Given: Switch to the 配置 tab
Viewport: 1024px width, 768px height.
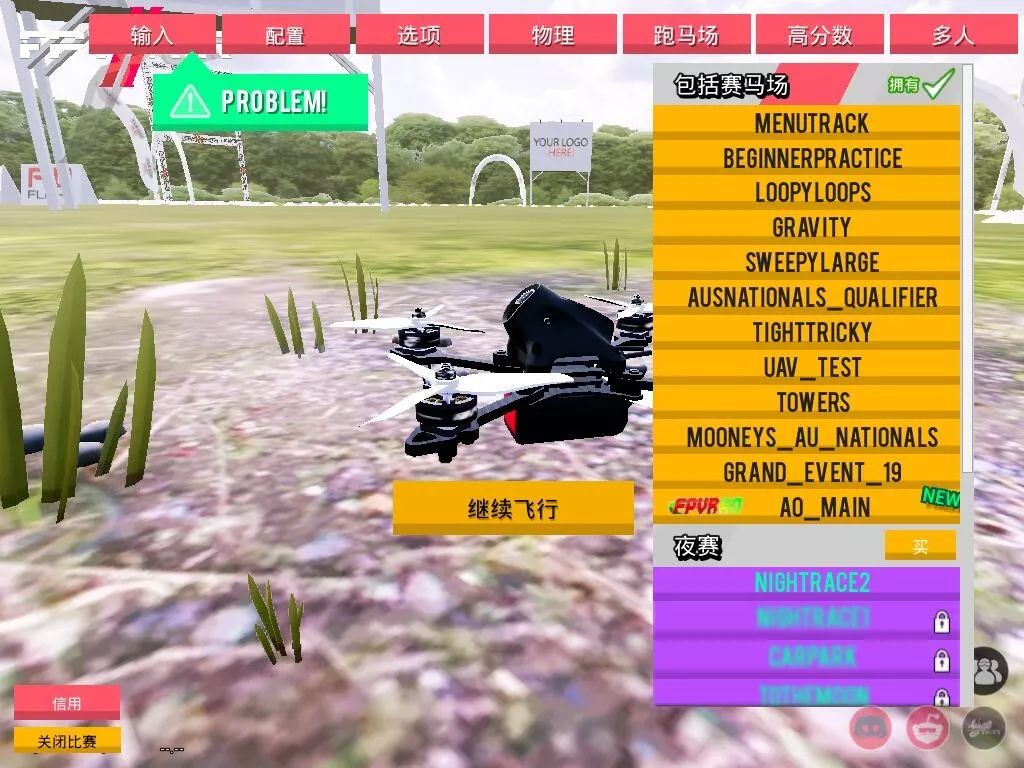Looking at the screenshot, I should [x=285, y=35].
